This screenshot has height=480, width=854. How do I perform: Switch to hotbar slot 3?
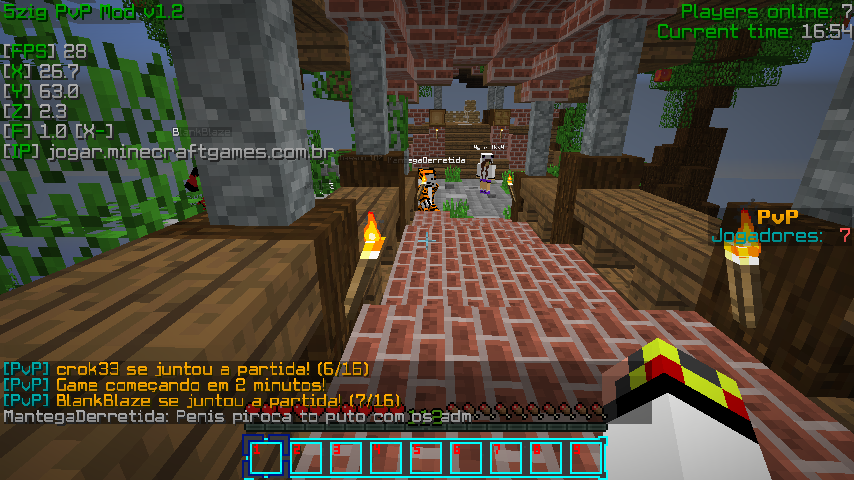point(346,457)
